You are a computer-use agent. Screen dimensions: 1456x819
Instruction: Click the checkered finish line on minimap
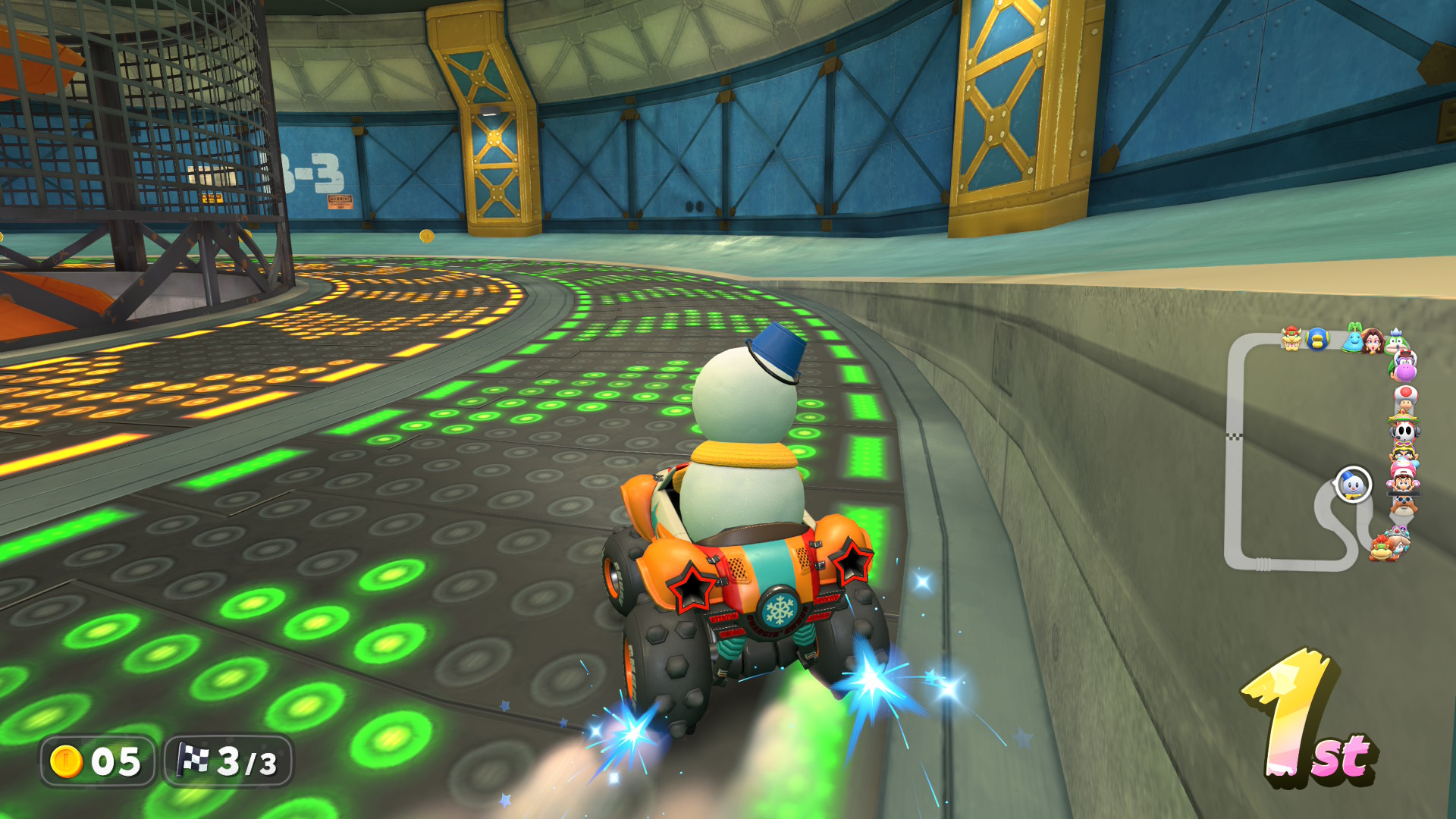(x=1235, y=436)
